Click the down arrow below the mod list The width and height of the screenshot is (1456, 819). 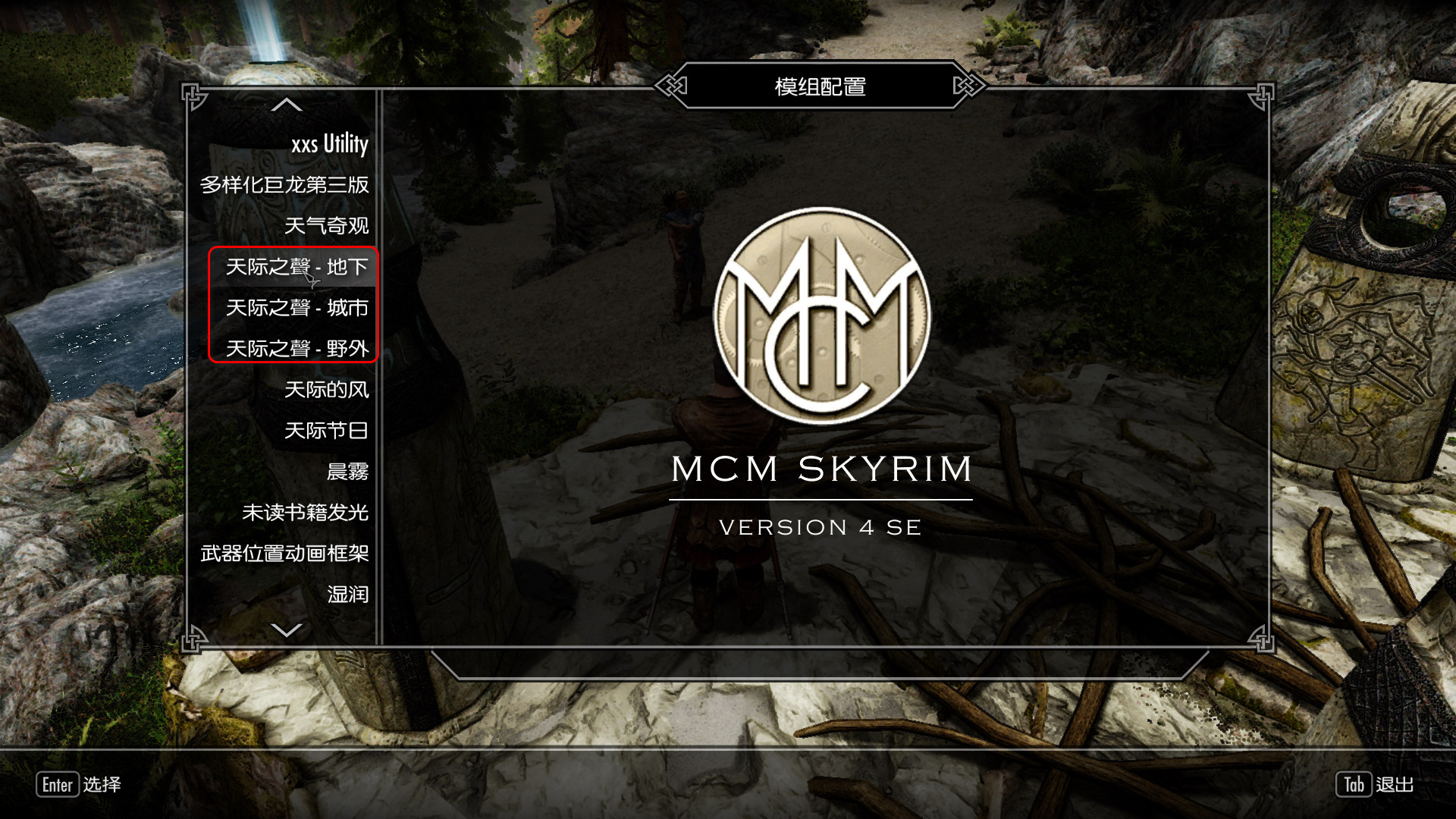[287, 630]
